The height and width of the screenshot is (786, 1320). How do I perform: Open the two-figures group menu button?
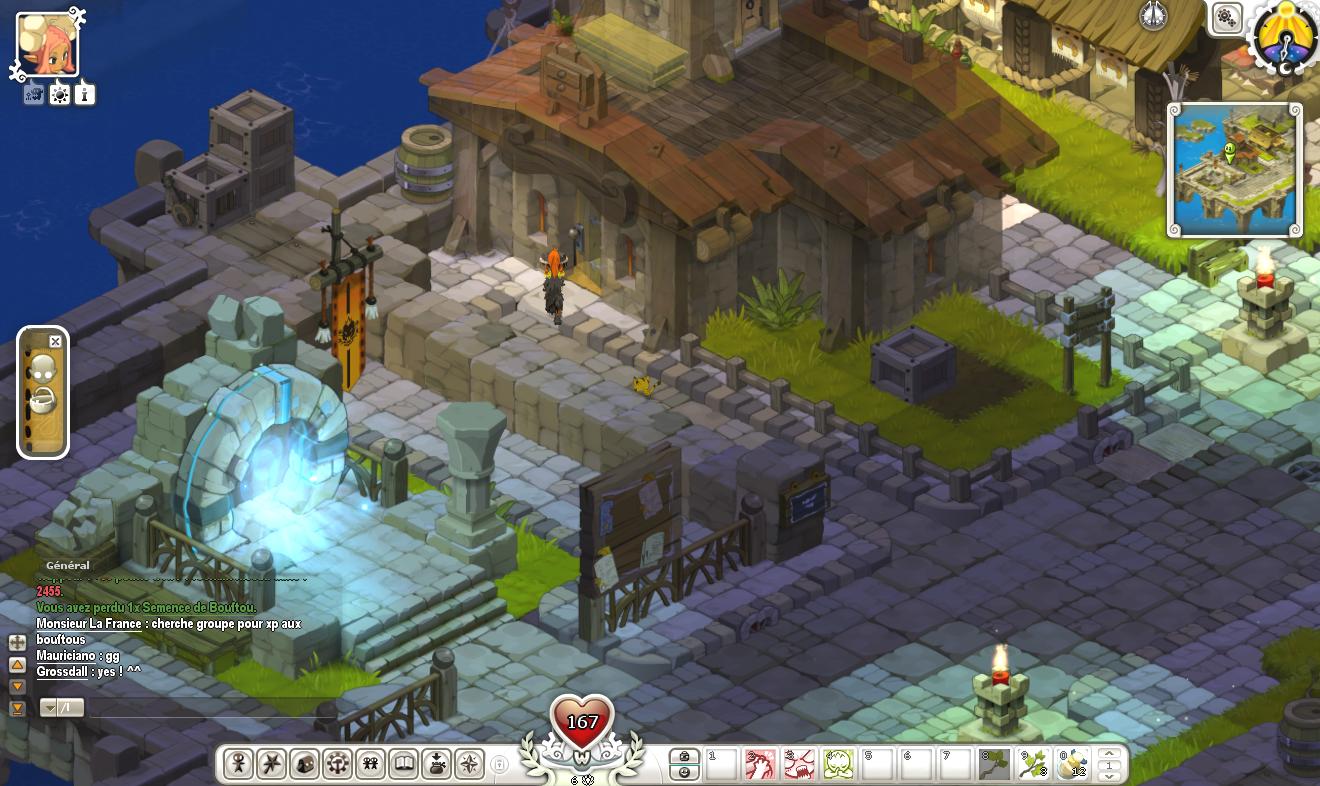pos(370,764)
